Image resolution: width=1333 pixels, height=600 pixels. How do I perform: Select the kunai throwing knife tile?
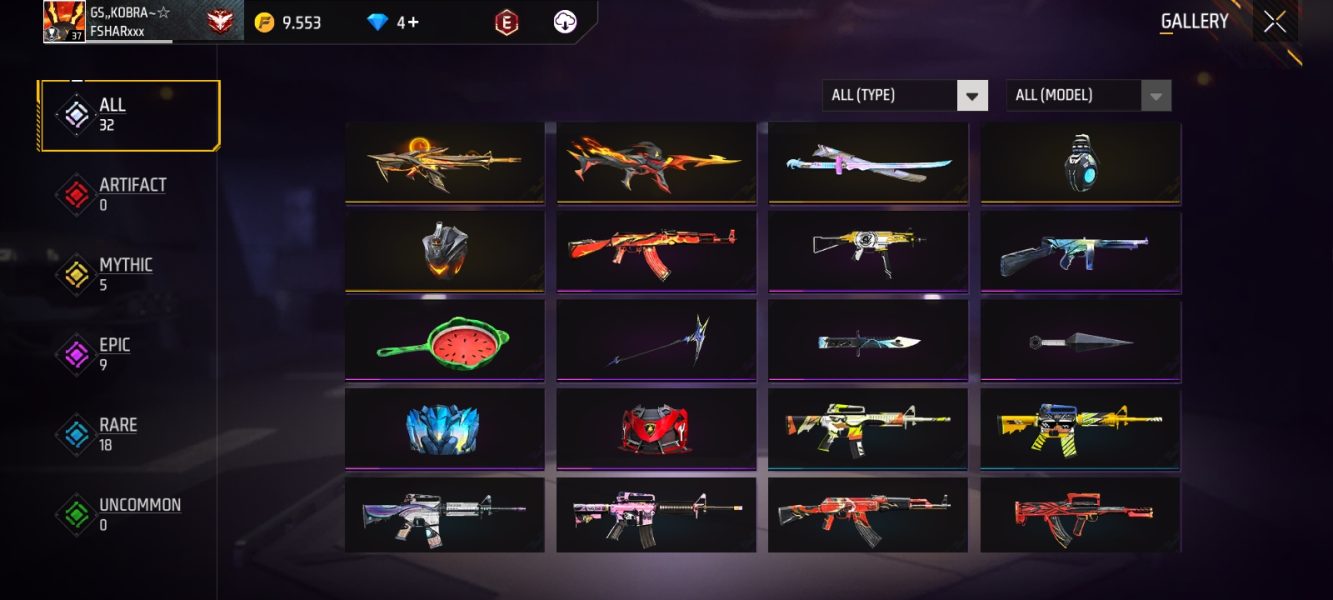(1080, 340)
